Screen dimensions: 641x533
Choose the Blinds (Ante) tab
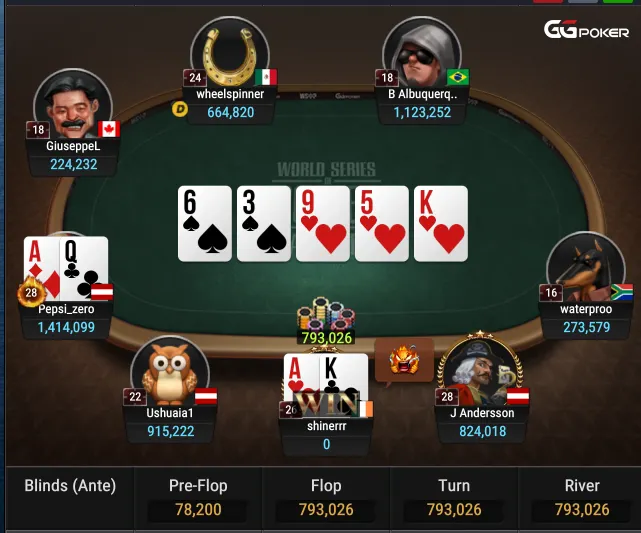(x=70, y=487)
